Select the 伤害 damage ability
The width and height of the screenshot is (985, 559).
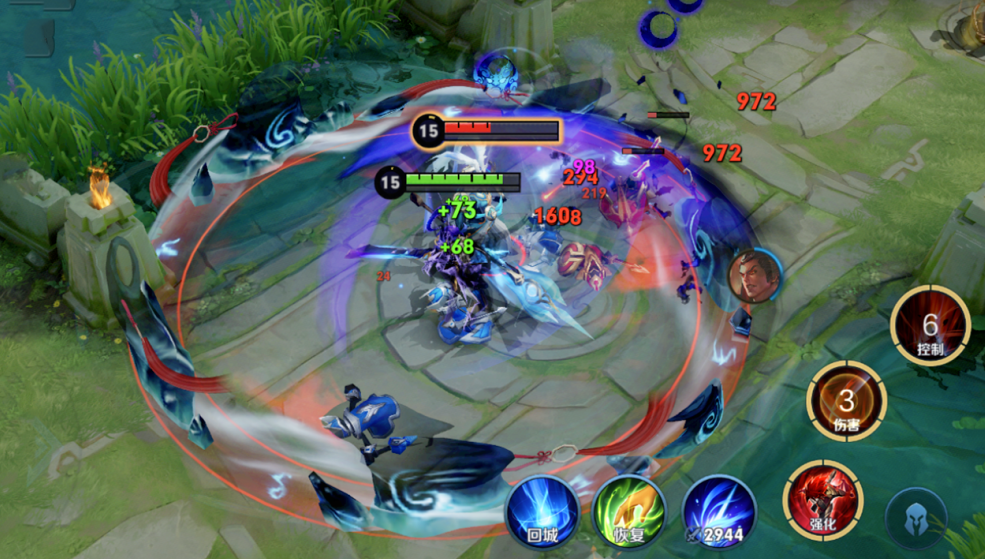[x=846, y=402]
